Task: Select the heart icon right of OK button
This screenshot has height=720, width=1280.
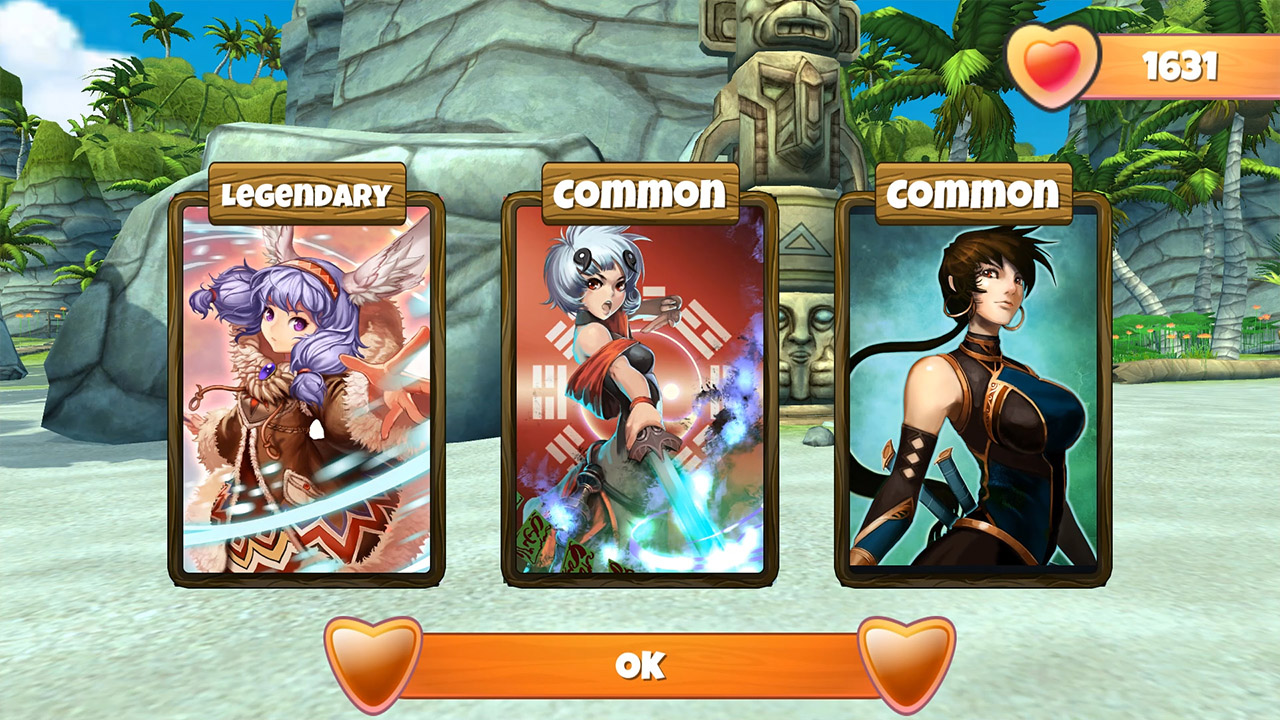Action: pos(895,663)
